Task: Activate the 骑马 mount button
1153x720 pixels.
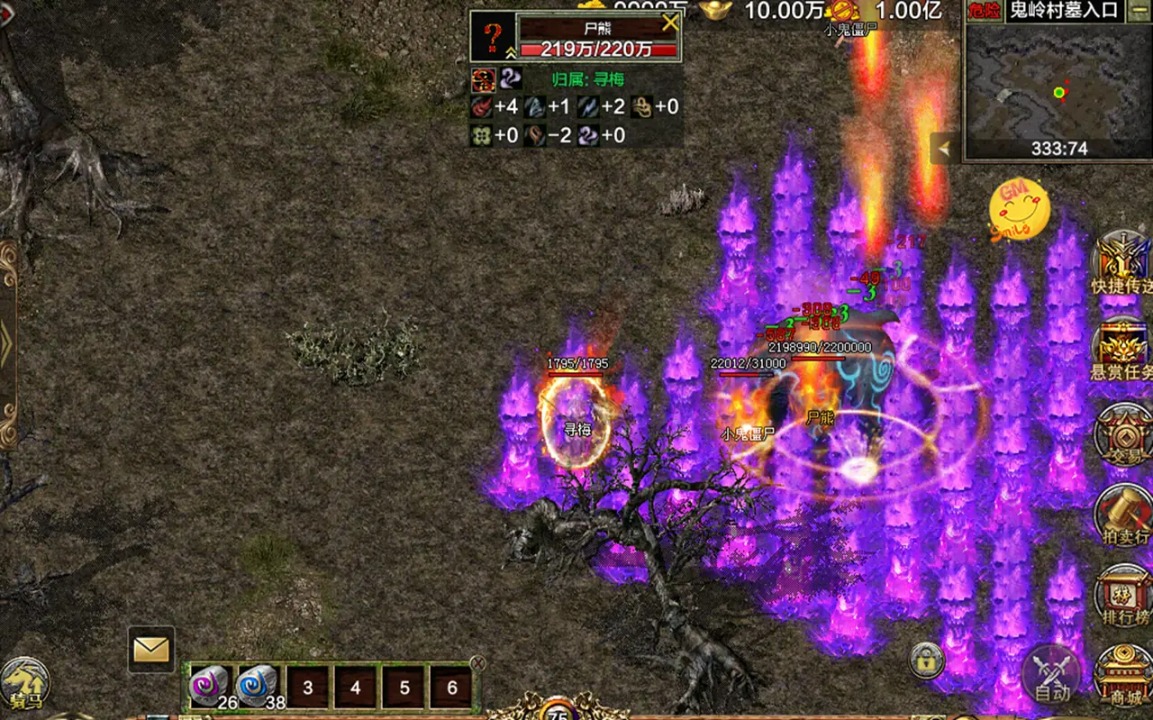Action: tap(24, 684)
